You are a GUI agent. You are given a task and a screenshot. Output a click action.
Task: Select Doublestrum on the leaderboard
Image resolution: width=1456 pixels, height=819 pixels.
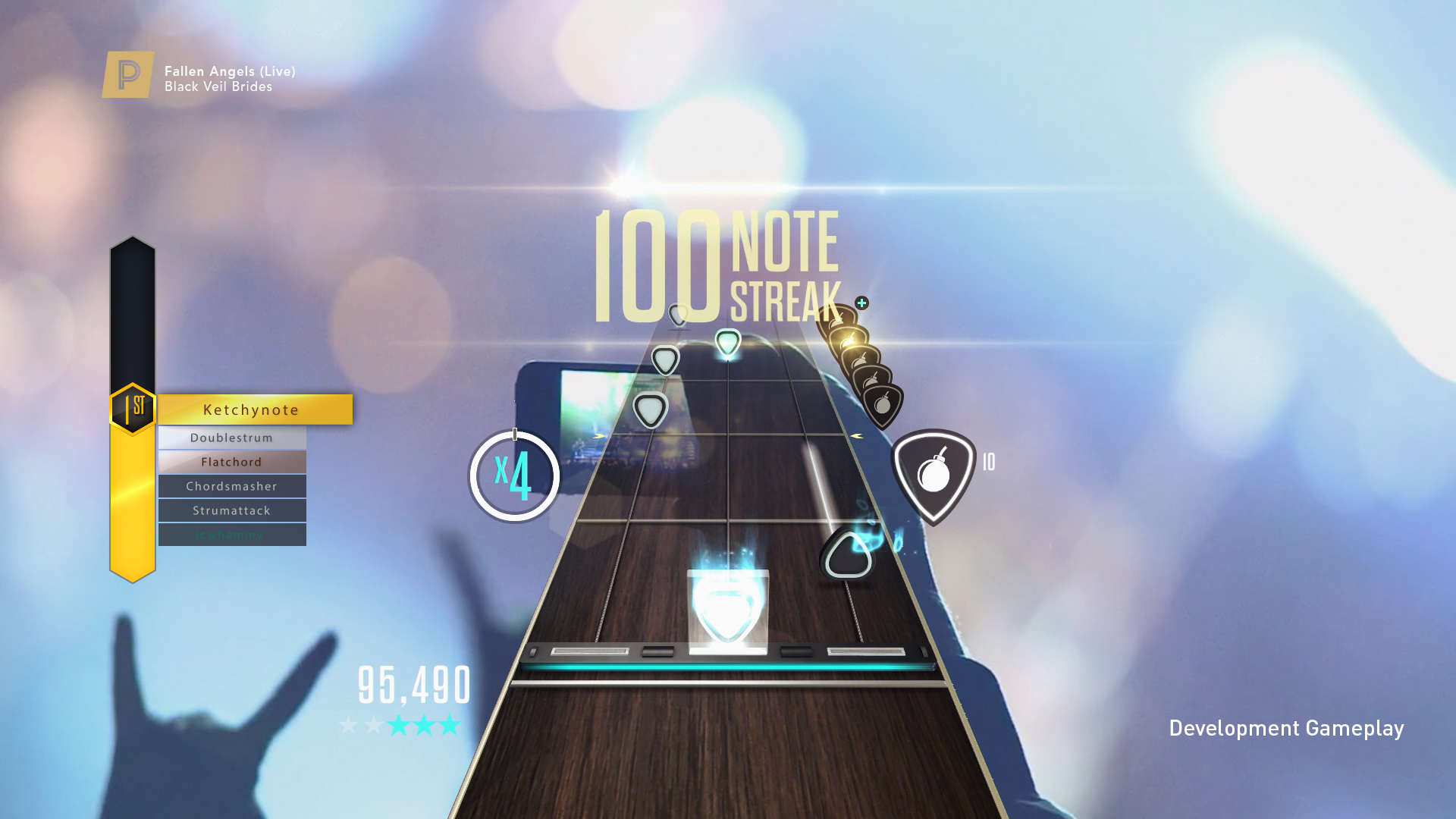pos(232,437)
